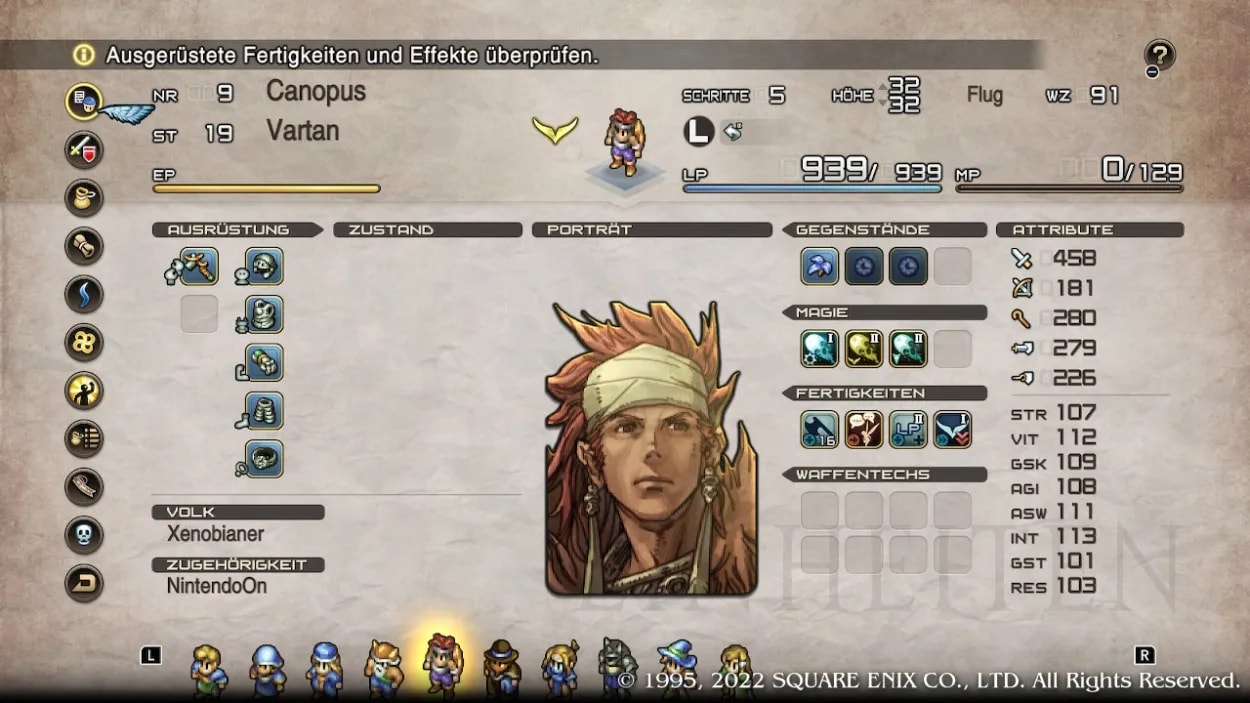Pick the equipped boots slot
The image size is (1250, 703).
264,410
